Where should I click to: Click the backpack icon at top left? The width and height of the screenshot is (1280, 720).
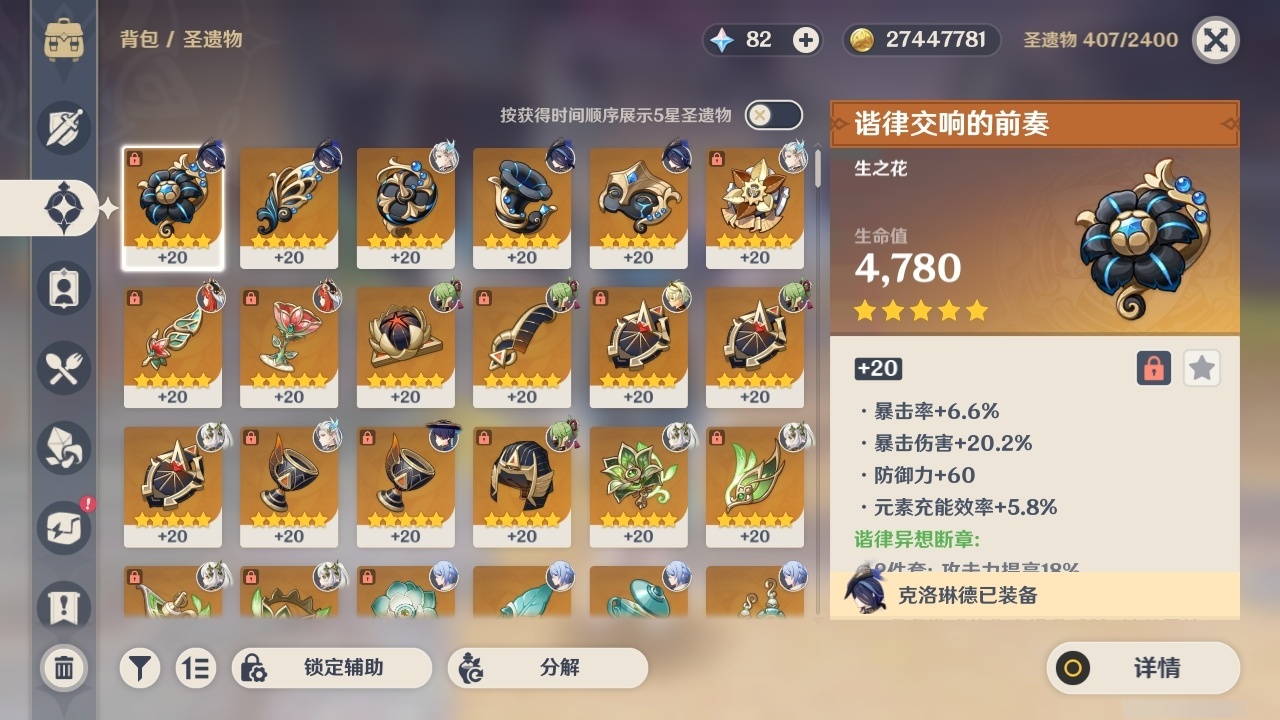coord(63,40)
